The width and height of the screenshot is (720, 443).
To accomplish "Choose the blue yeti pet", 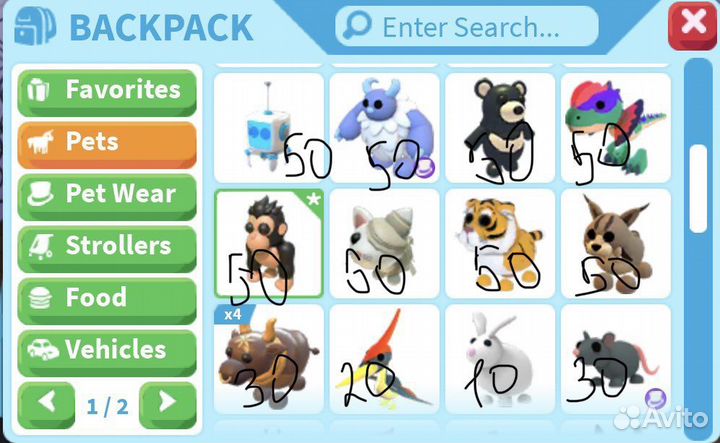I will pyautogui.click(x=384, y=127).
